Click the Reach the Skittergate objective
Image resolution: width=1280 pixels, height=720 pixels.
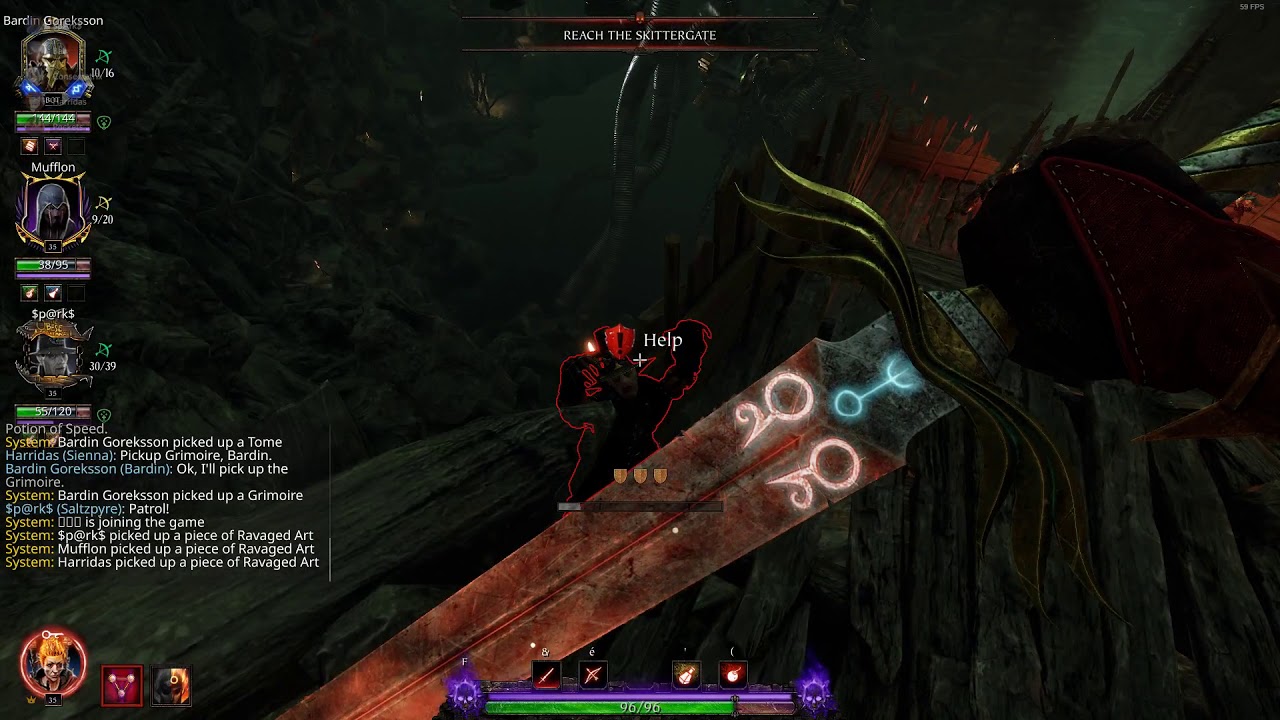pyautogui.click(x=639, y=35)
